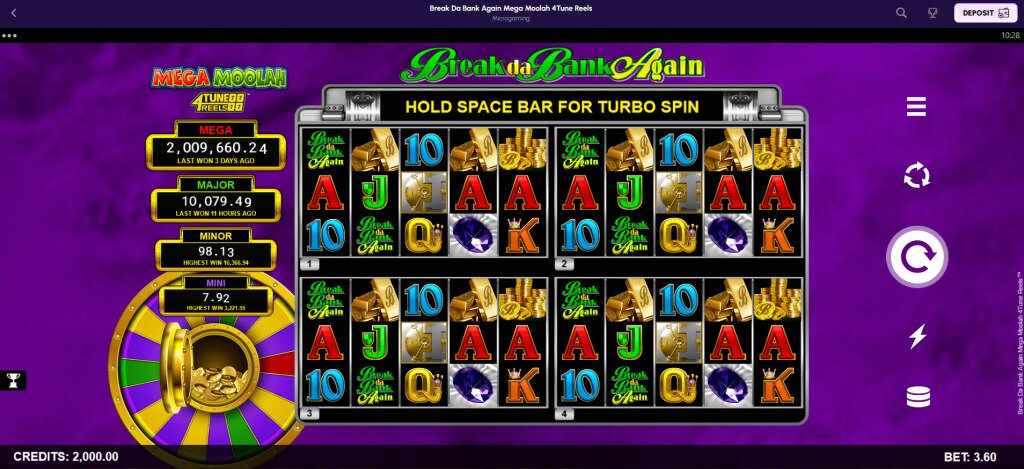Screen dimensions: 1024x469
Task: Open the hamburger menu
Action: point(917,107)
